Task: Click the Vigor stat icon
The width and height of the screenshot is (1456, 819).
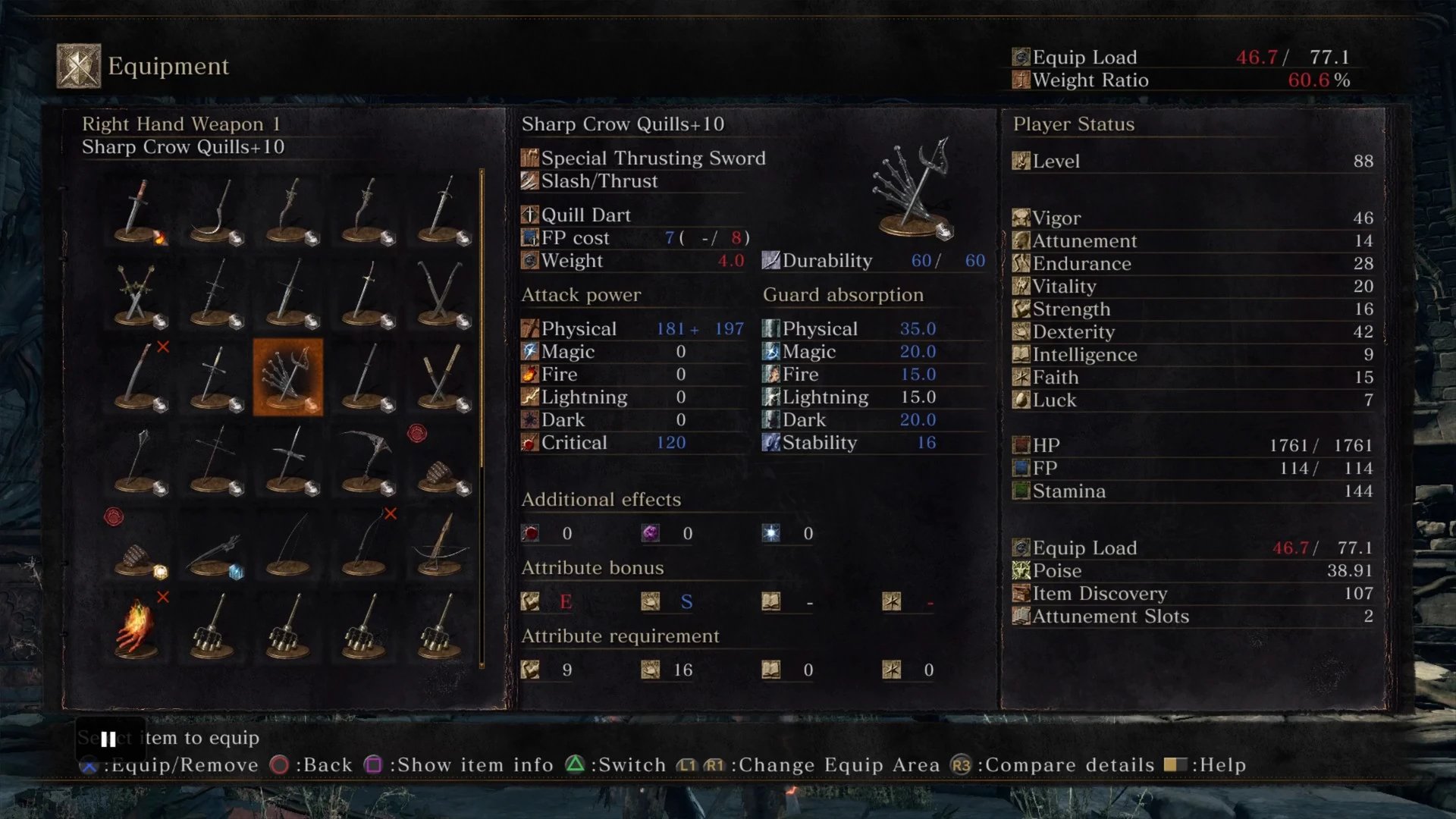Action: (x=1020, y=218)
